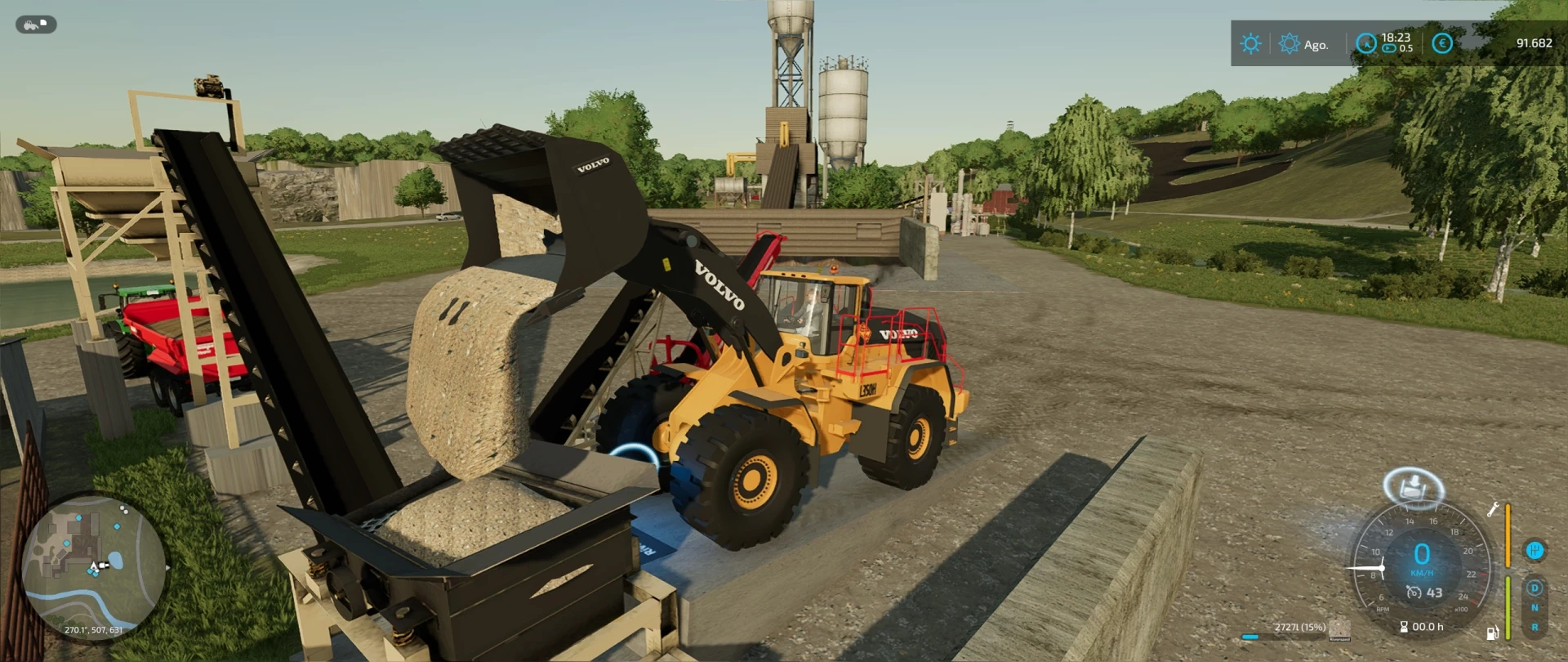Image resolution: width=1568 pixels, height=662 pixels.
Task: Select the D drive gear
Action: coord(1535,588)
